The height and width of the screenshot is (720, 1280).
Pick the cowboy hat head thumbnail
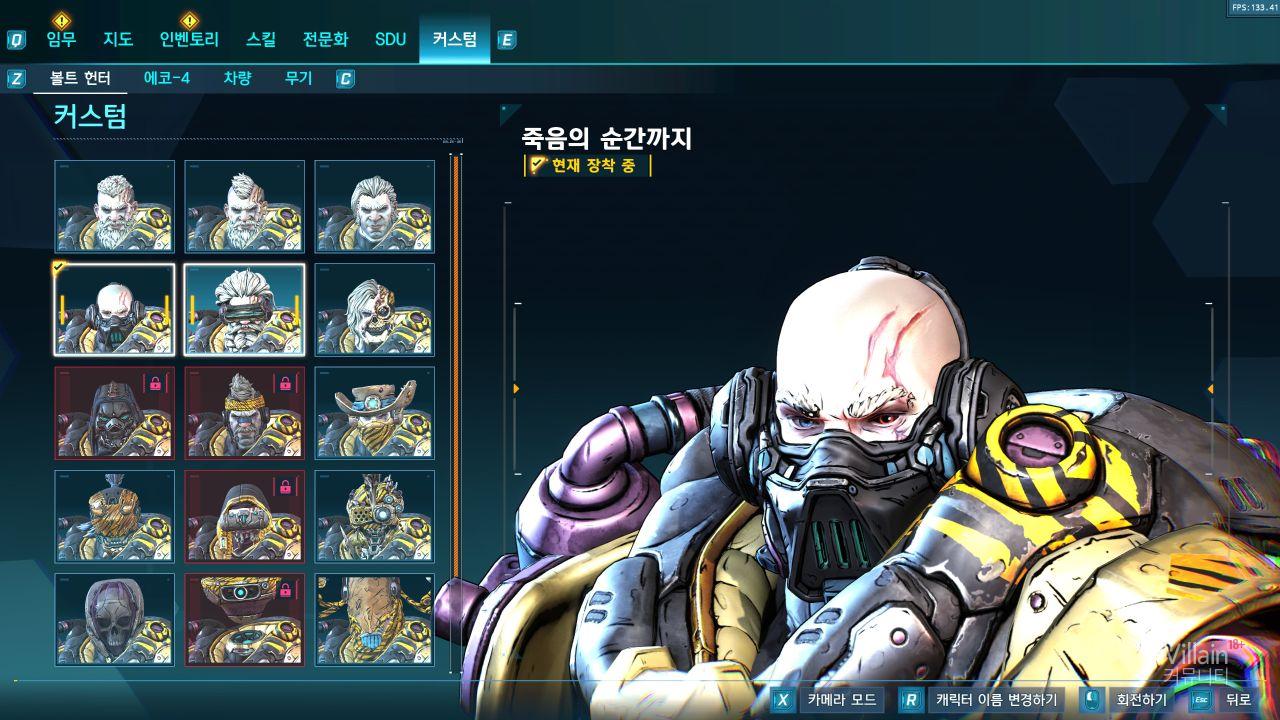click(374, 413)
